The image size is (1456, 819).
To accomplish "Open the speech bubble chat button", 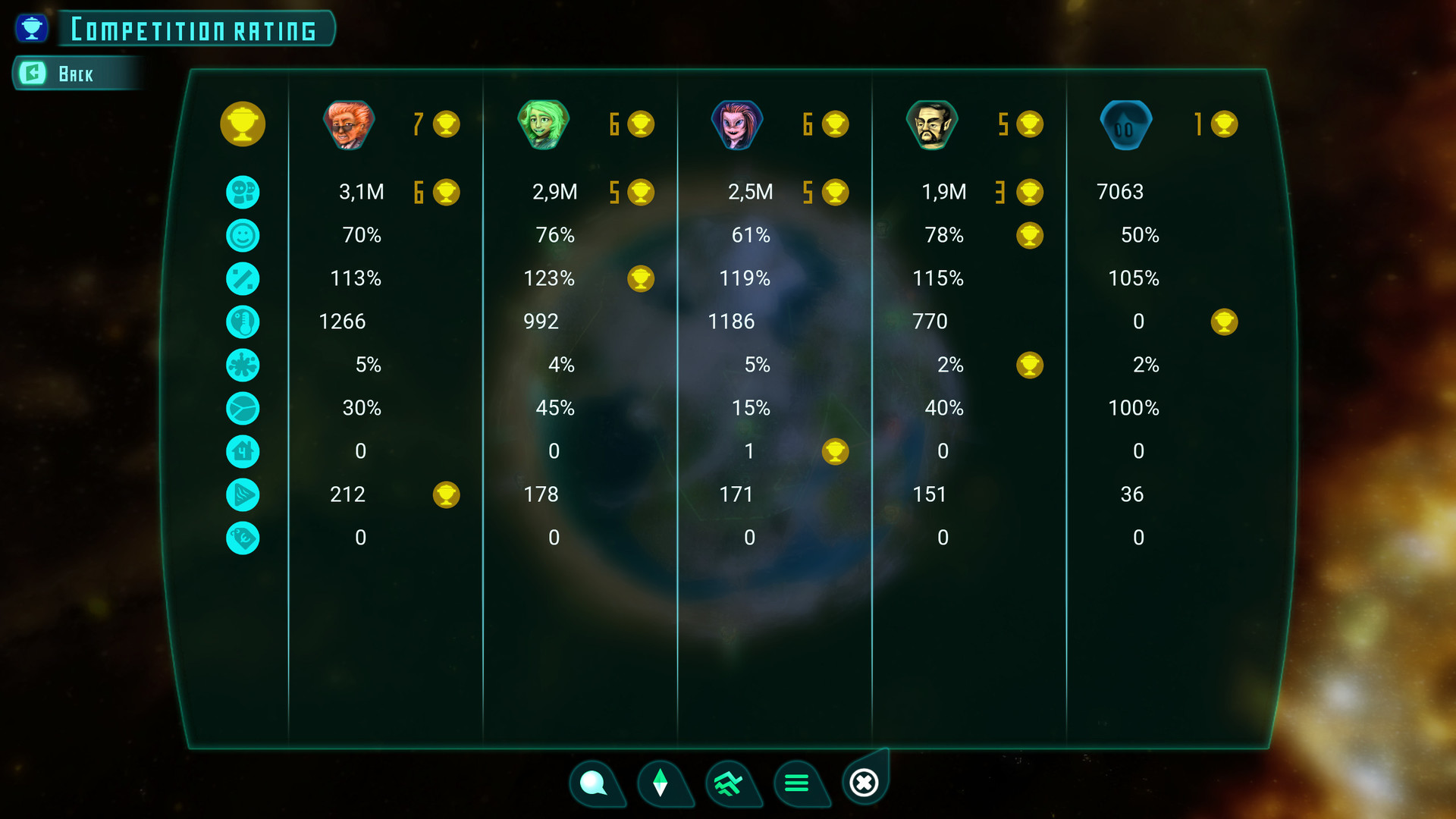I will click(x=593, y=782).
